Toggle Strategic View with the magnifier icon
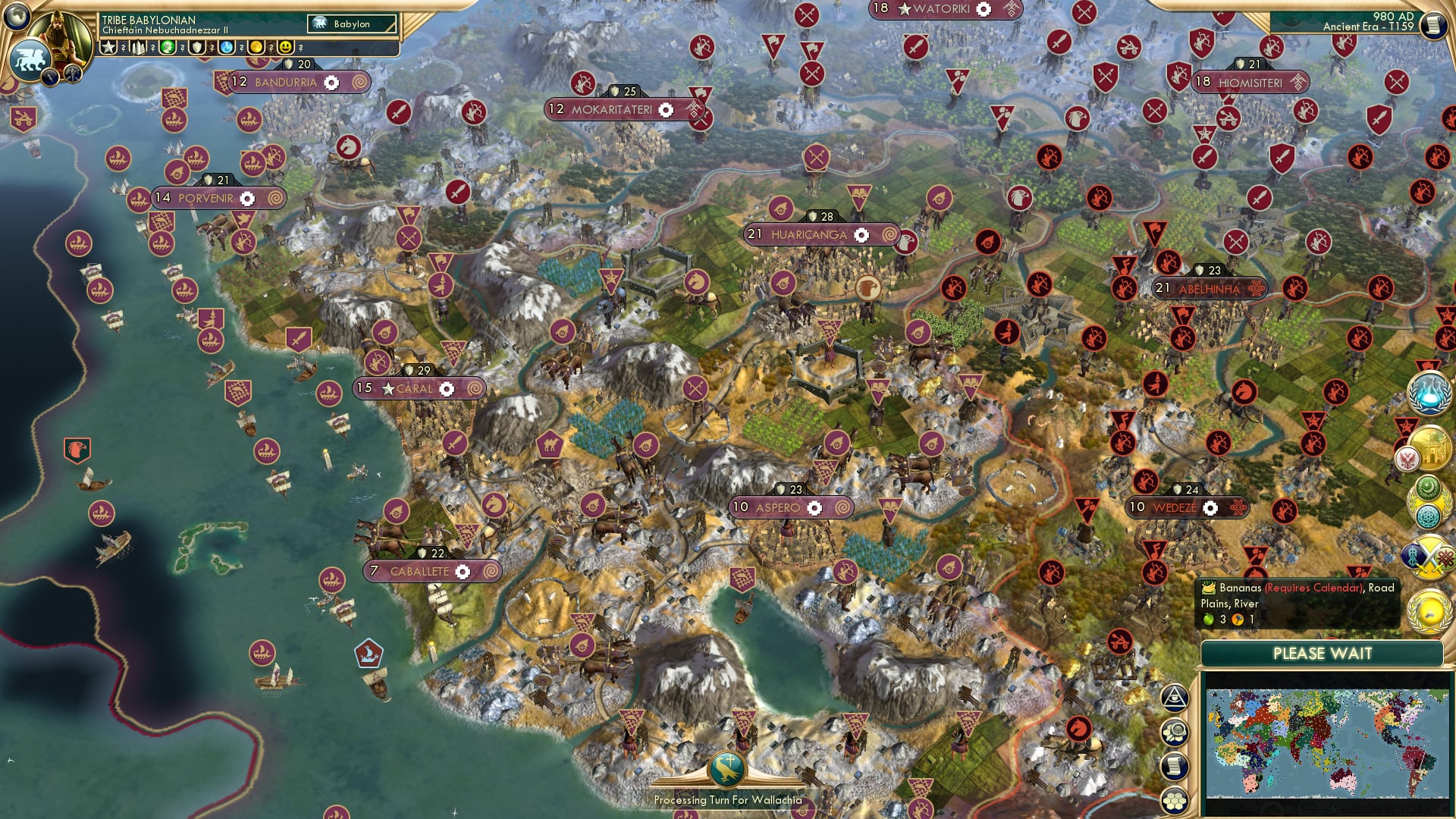This screenshot has width=1456, height=819. click(1175, 730)
